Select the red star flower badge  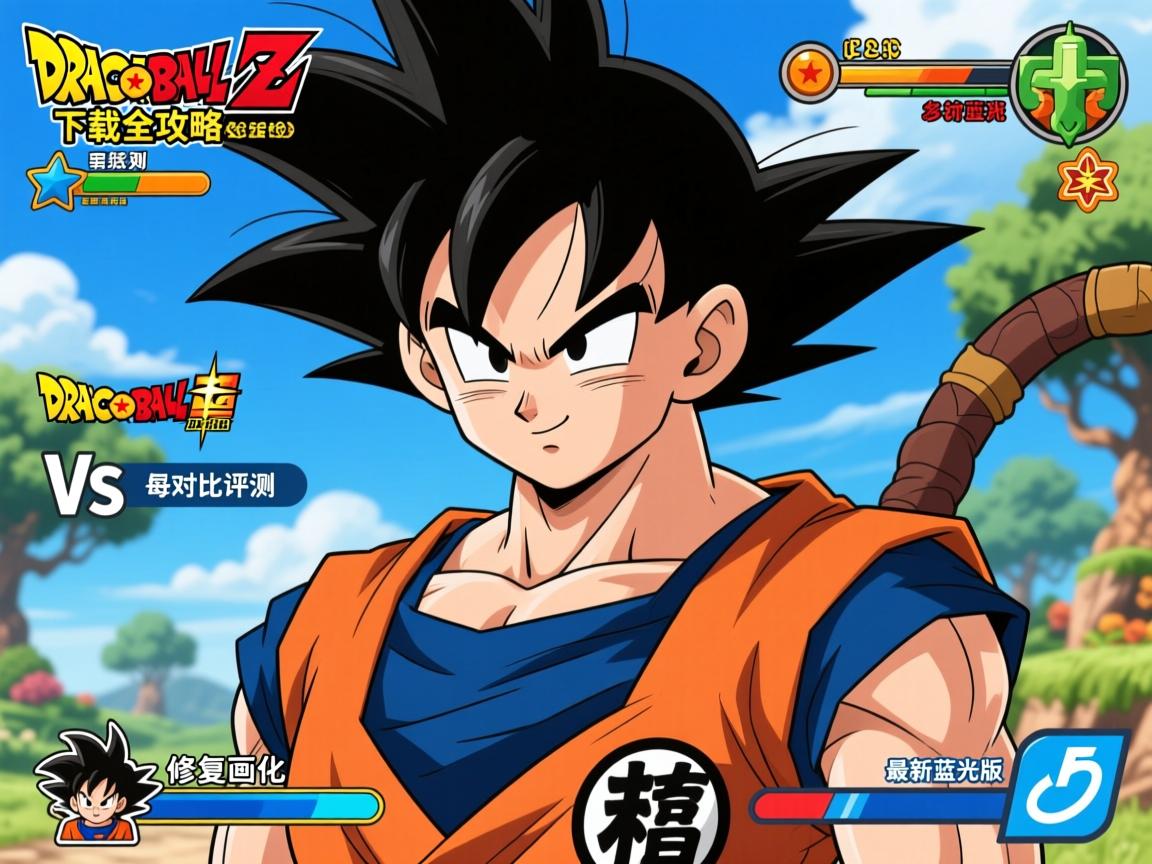pyautogui.click(x=1087, y=180)
